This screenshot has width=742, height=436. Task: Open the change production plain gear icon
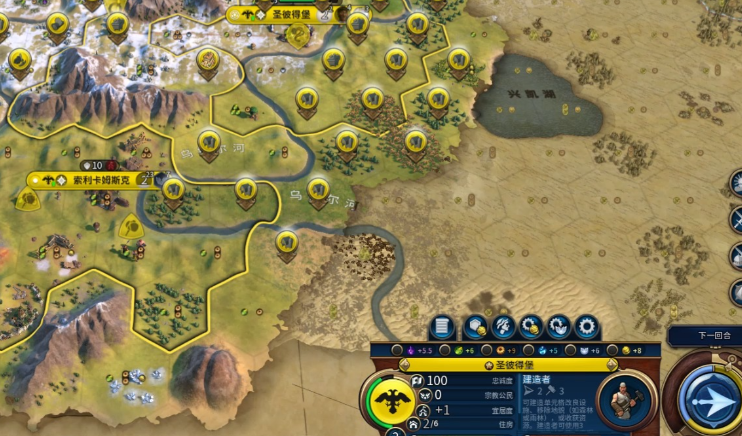pos(587,327)
